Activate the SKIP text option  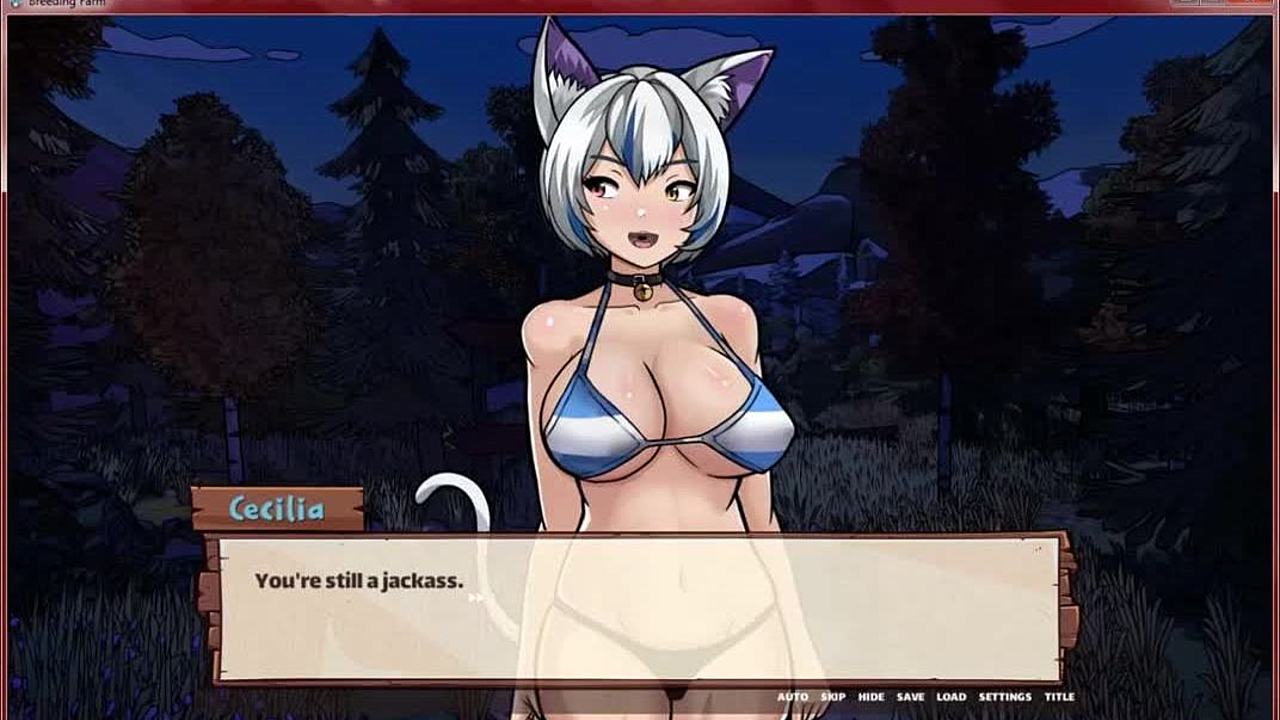pos(833,697)
